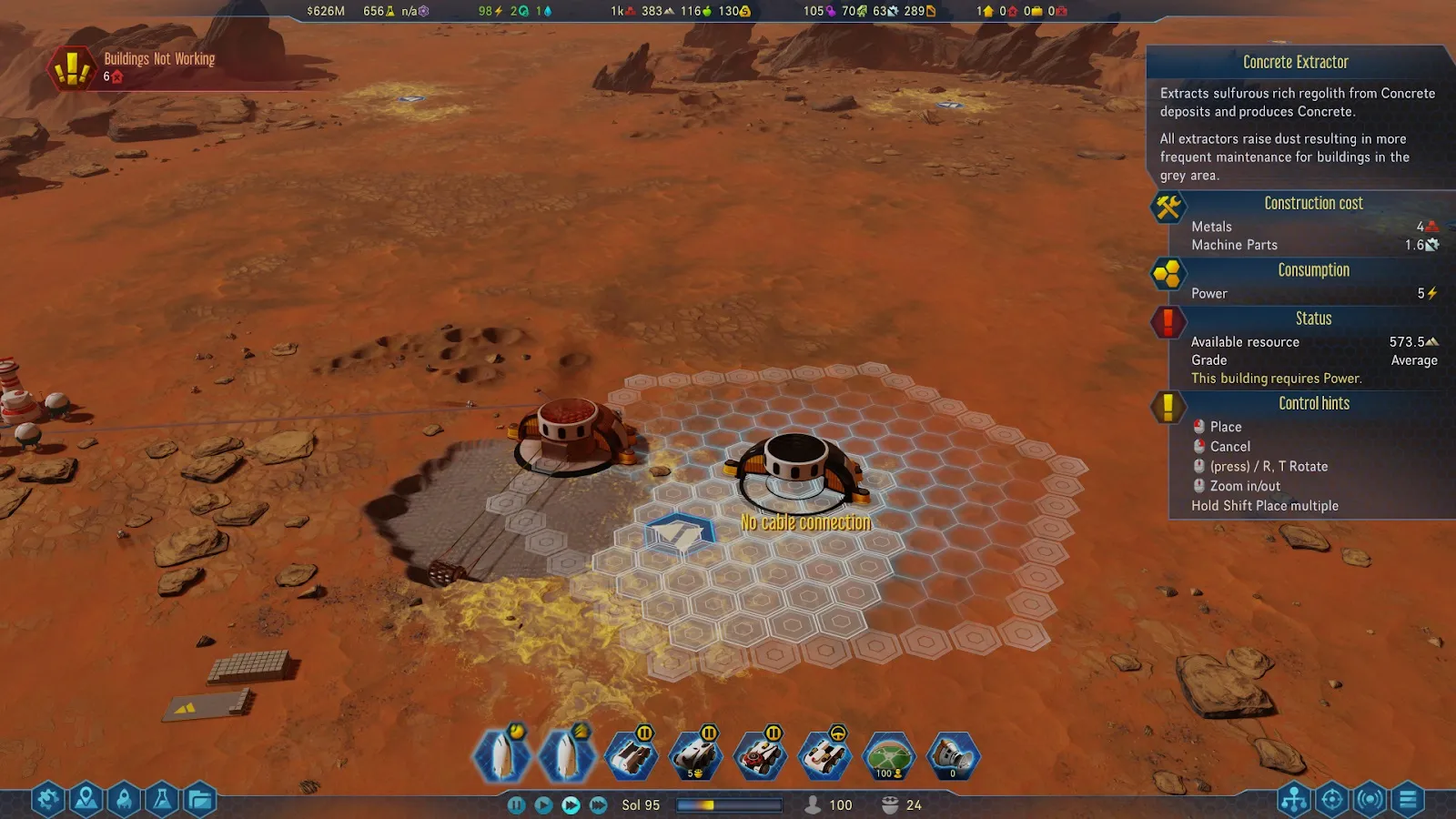This screenshot has width=1456, height=819.
Task: Select the drone hub icon showing 0
Action: point(953,756)
